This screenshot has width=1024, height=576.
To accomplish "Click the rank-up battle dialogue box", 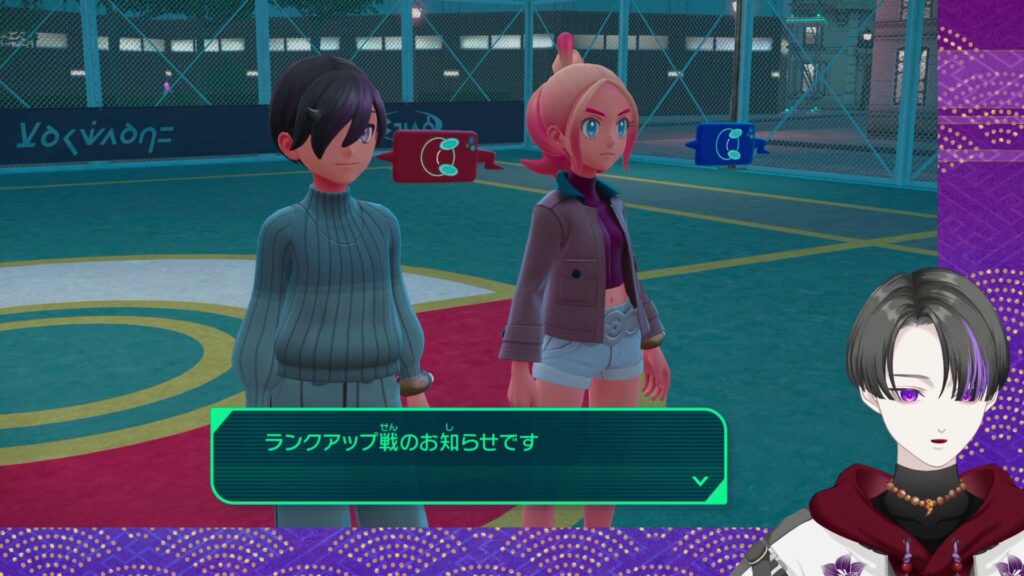I will pyautogui.click(x=468, y=455).
